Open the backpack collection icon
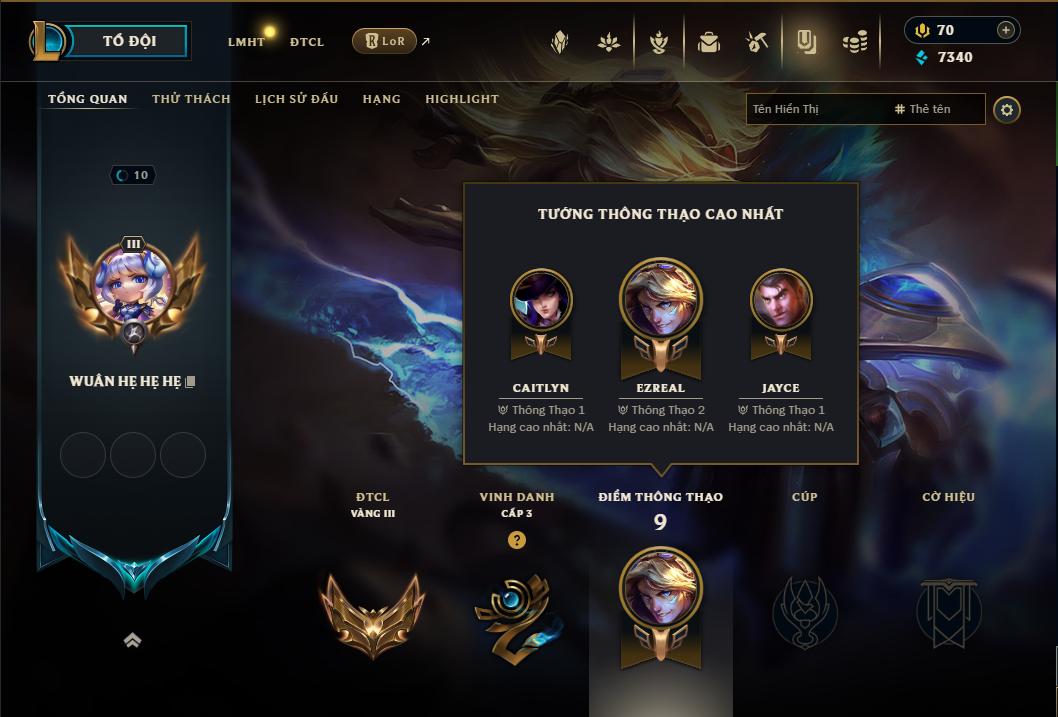The width and height of the screenshot is (1058, 717). pos(709,42)
